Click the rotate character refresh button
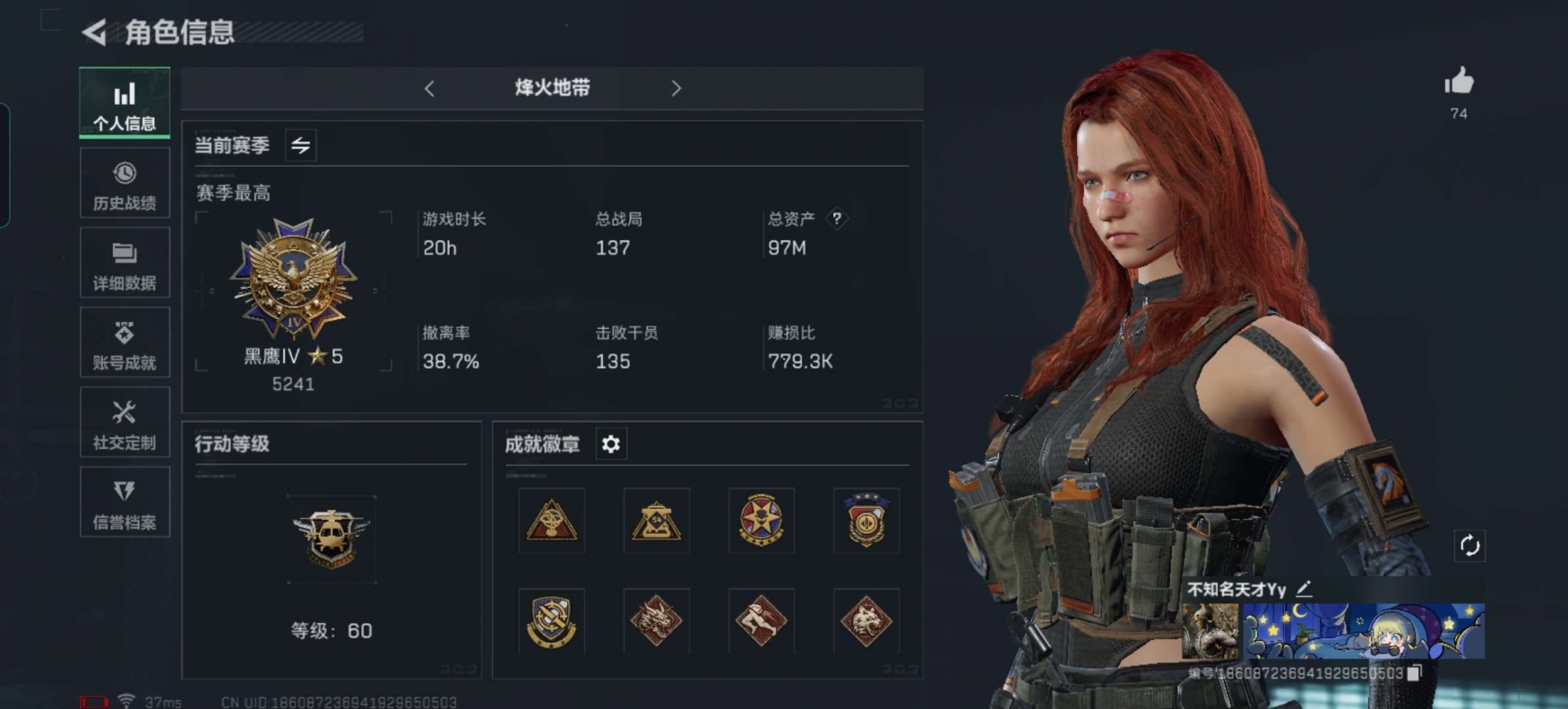The height and width of the screenshot is (709, 1568). 1469,546
